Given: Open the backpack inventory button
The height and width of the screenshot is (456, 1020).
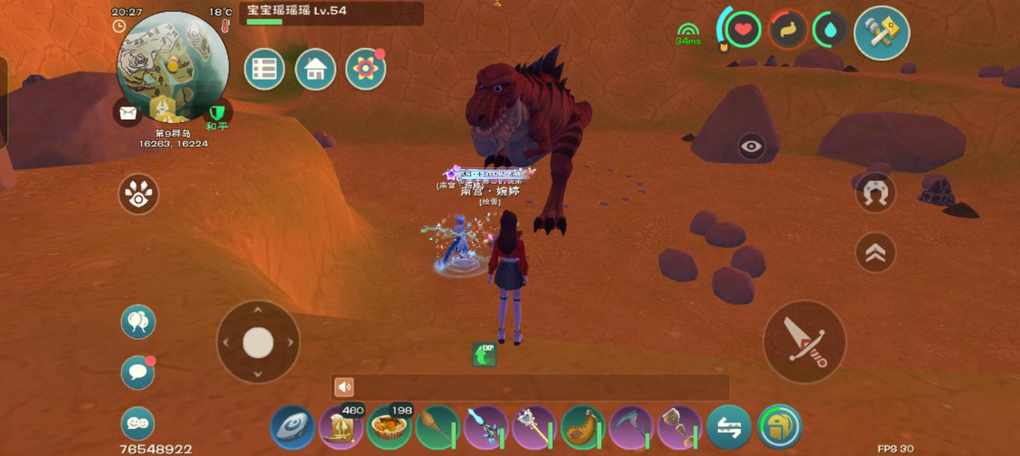Looking at the screenshot, I should pos(779,427).
